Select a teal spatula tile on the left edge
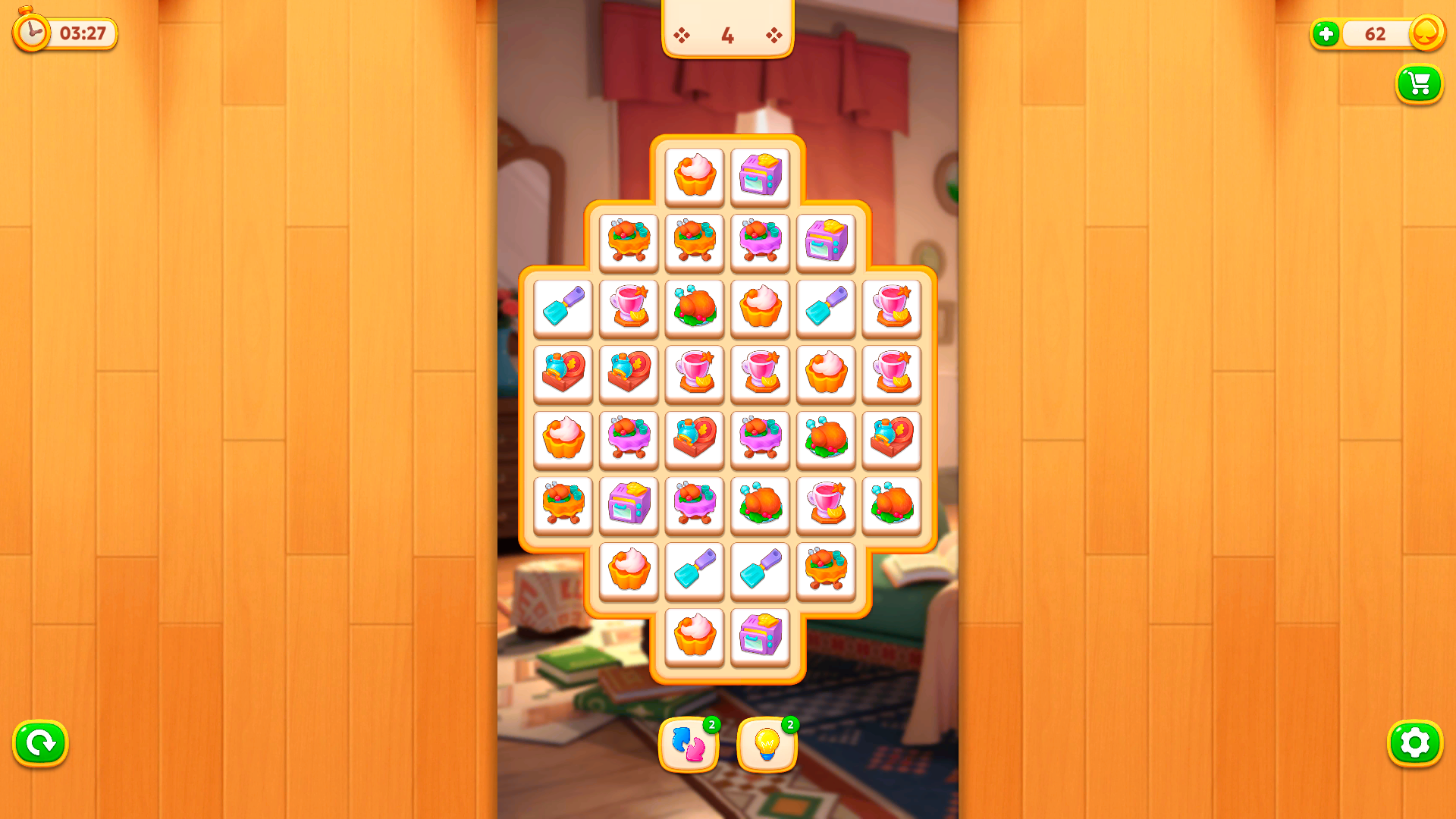Viewport: 1456px width, 819px height. click(x=563, y=308)
